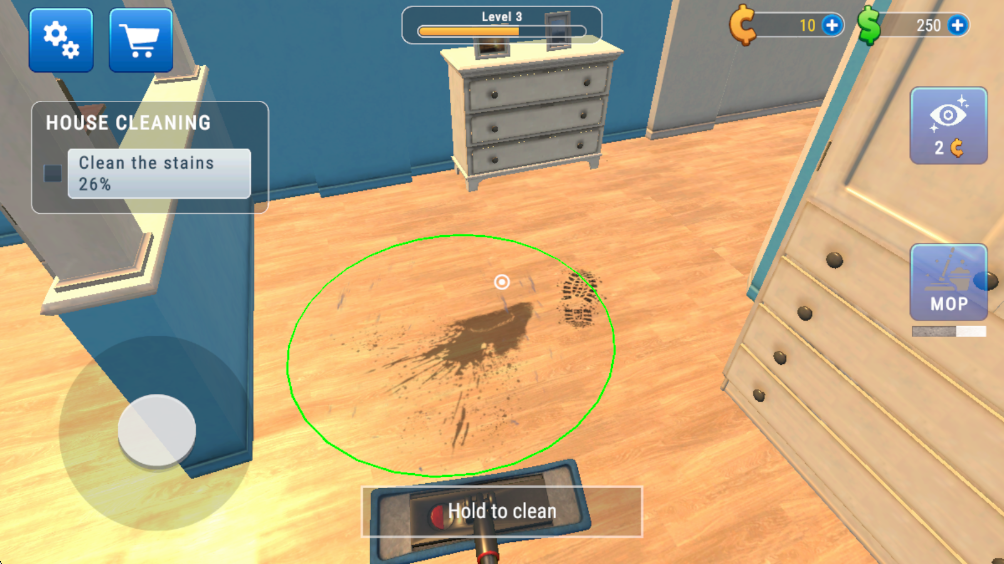Activate the eye reveal hint for 2 coins

coord(948,125)
